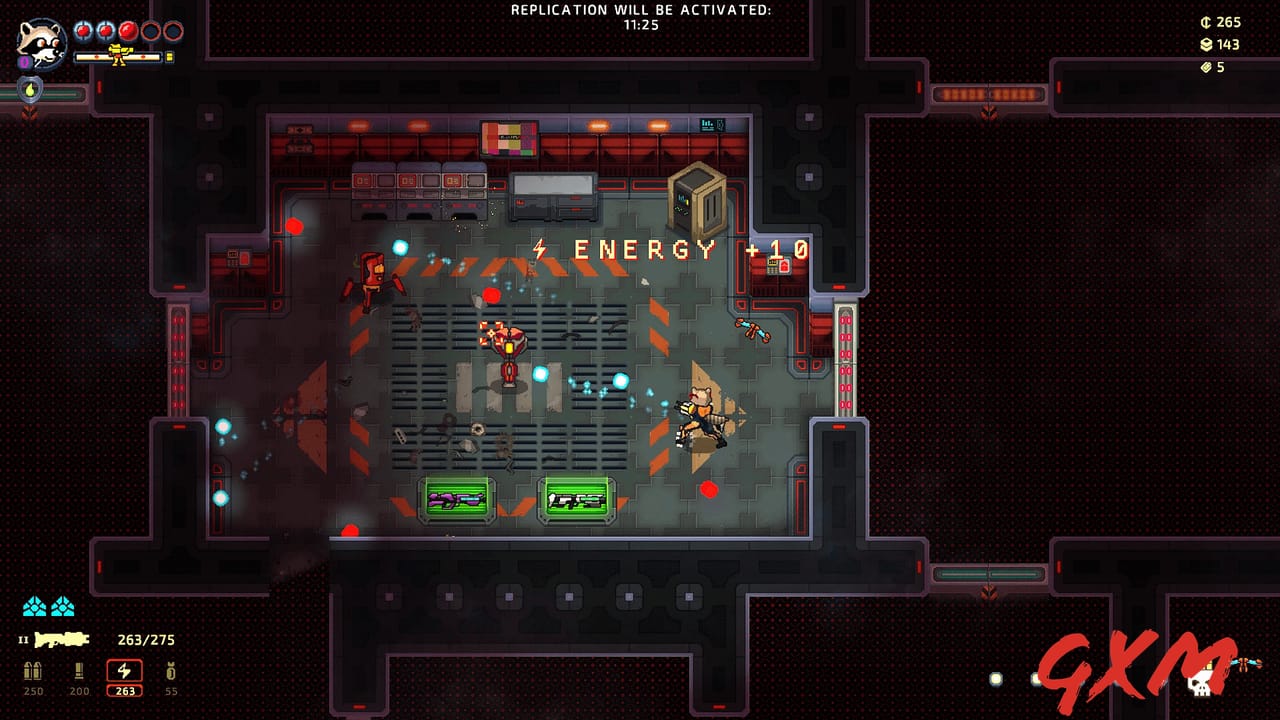Viewport: 1280px width, 720px height.
Task: Select the lightning bolt energy ammo
Action: pyautogui.click(x=124, y=672)
